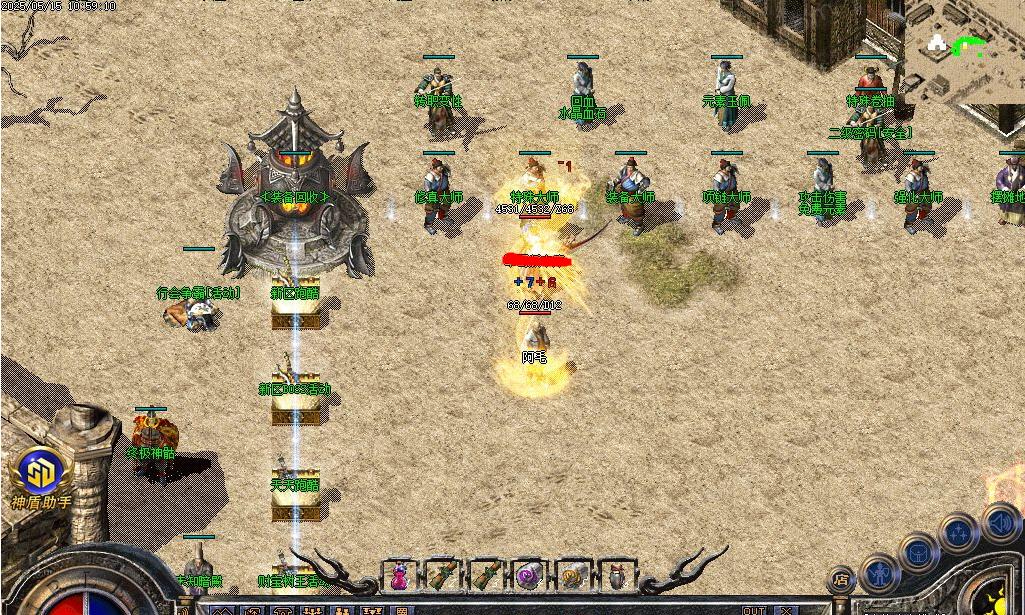The image size is (1025, 615).
Task: Open the skills button with sparkle stars
Action: [959, 533]
